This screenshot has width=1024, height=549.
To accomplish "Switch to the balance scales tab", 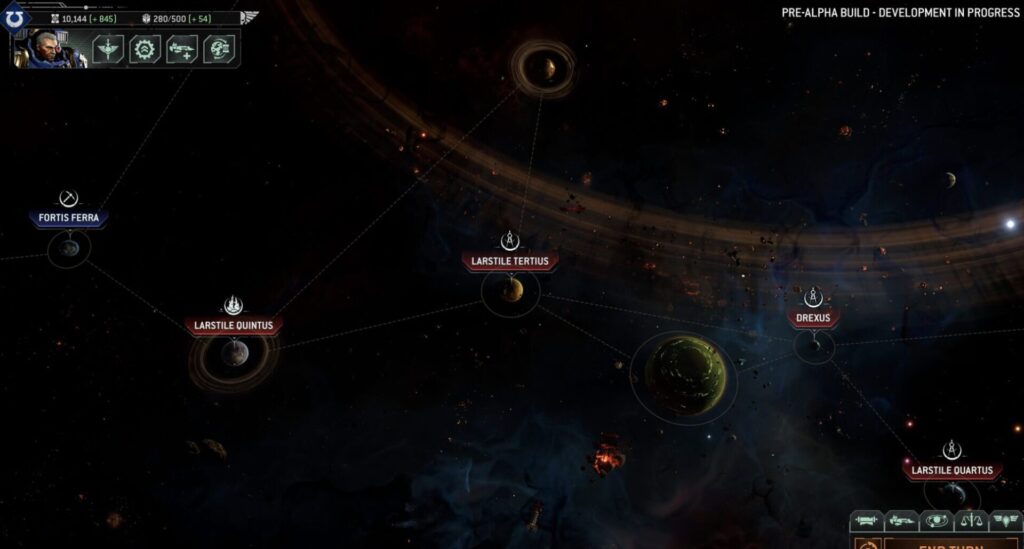I will coord(970,521).
